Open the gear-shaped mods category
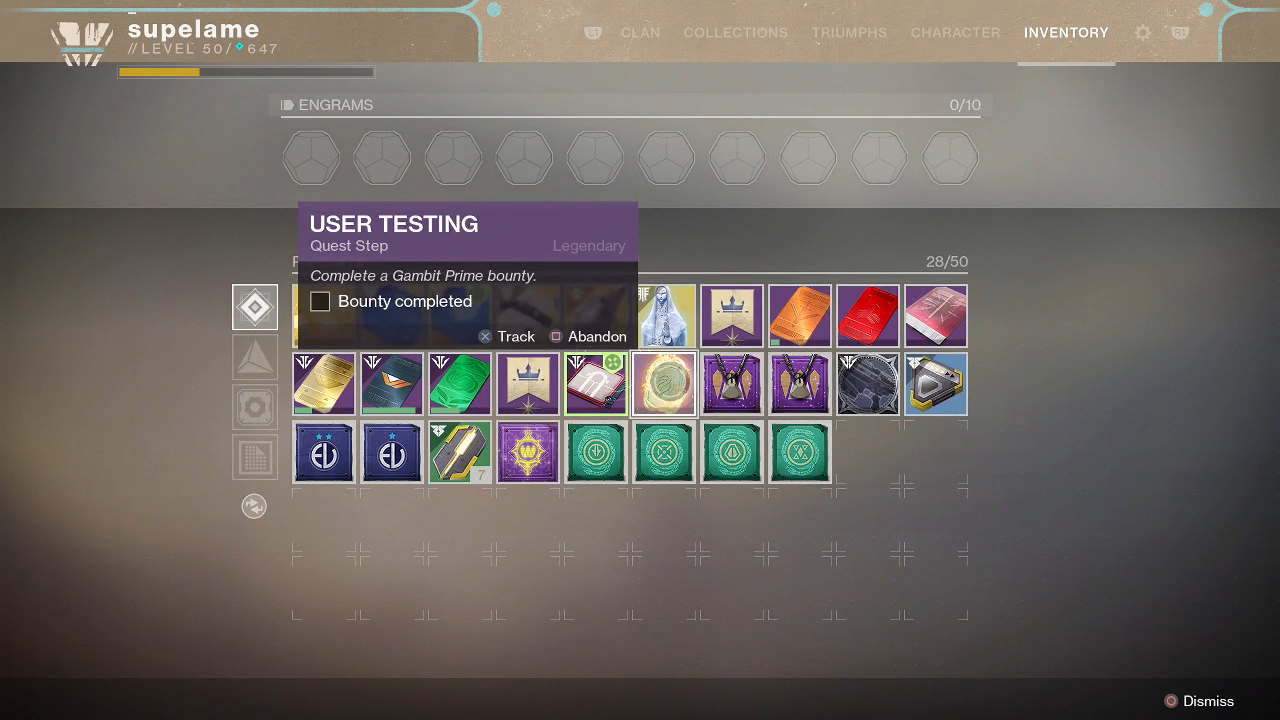This screenshot has width=1280, height=720. 255,407
